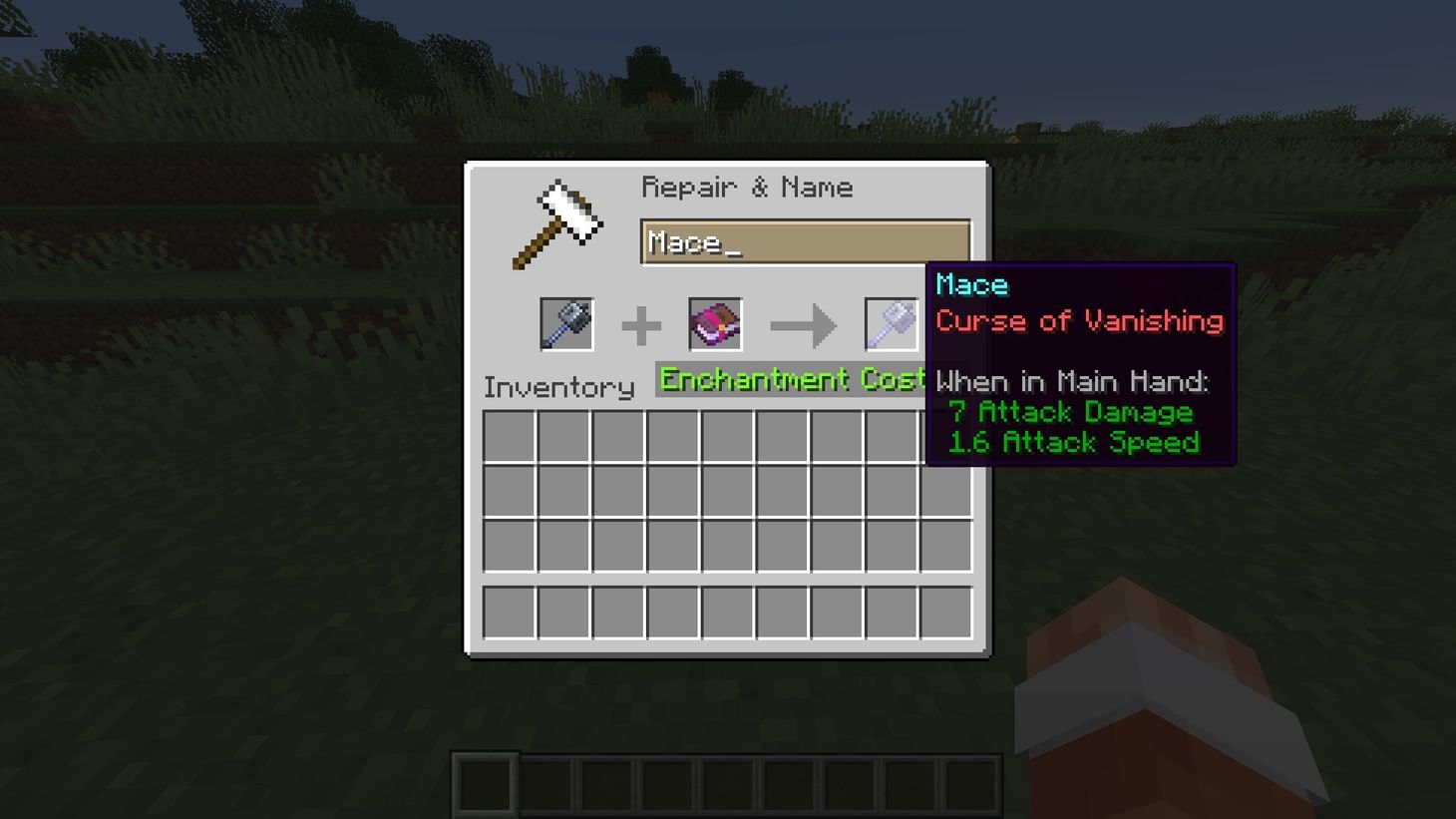
Task: Click the plus sign between the anvil slots
Action: coord(642,324)
